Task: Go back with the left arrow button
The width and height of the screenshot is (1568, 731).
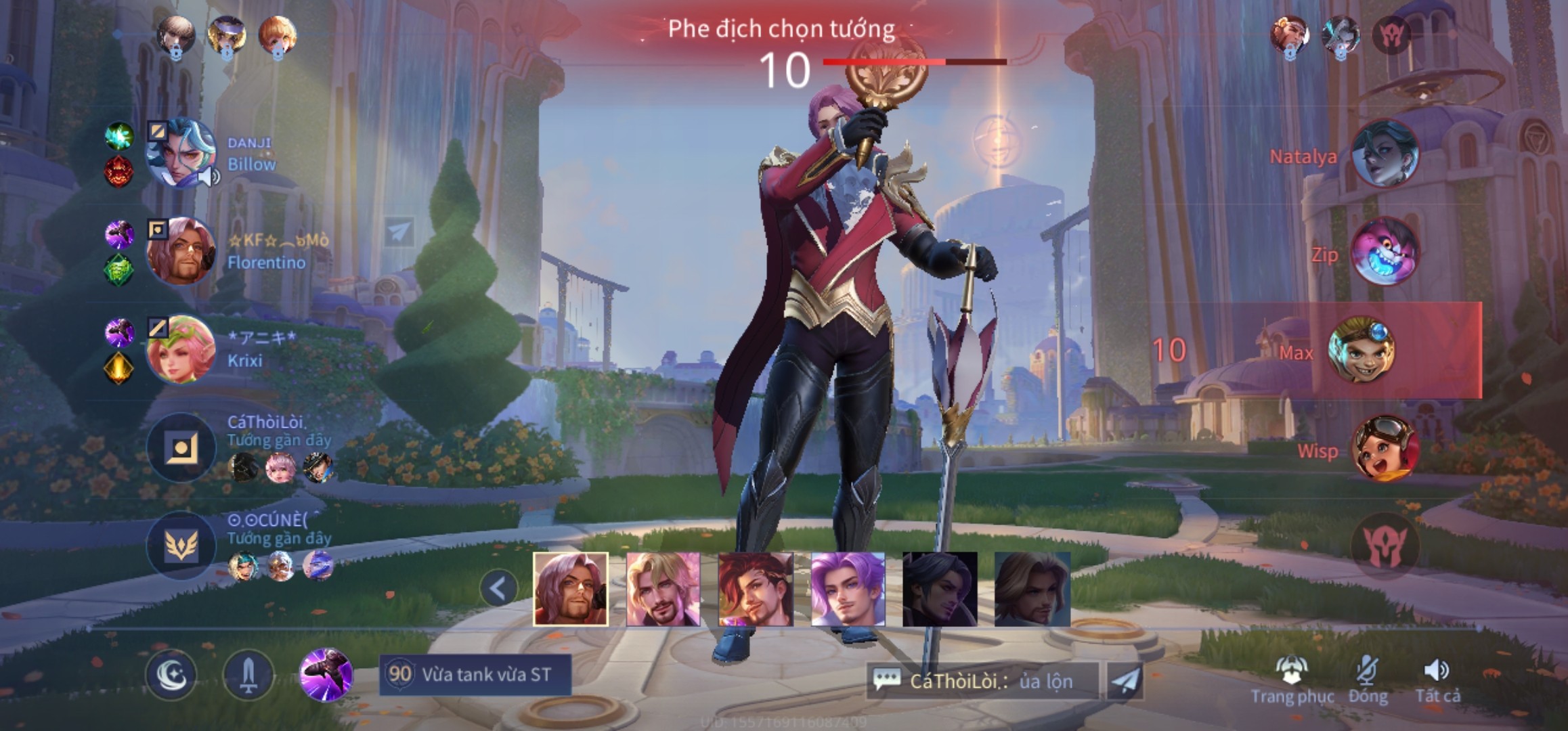Action: coord(498,589)
